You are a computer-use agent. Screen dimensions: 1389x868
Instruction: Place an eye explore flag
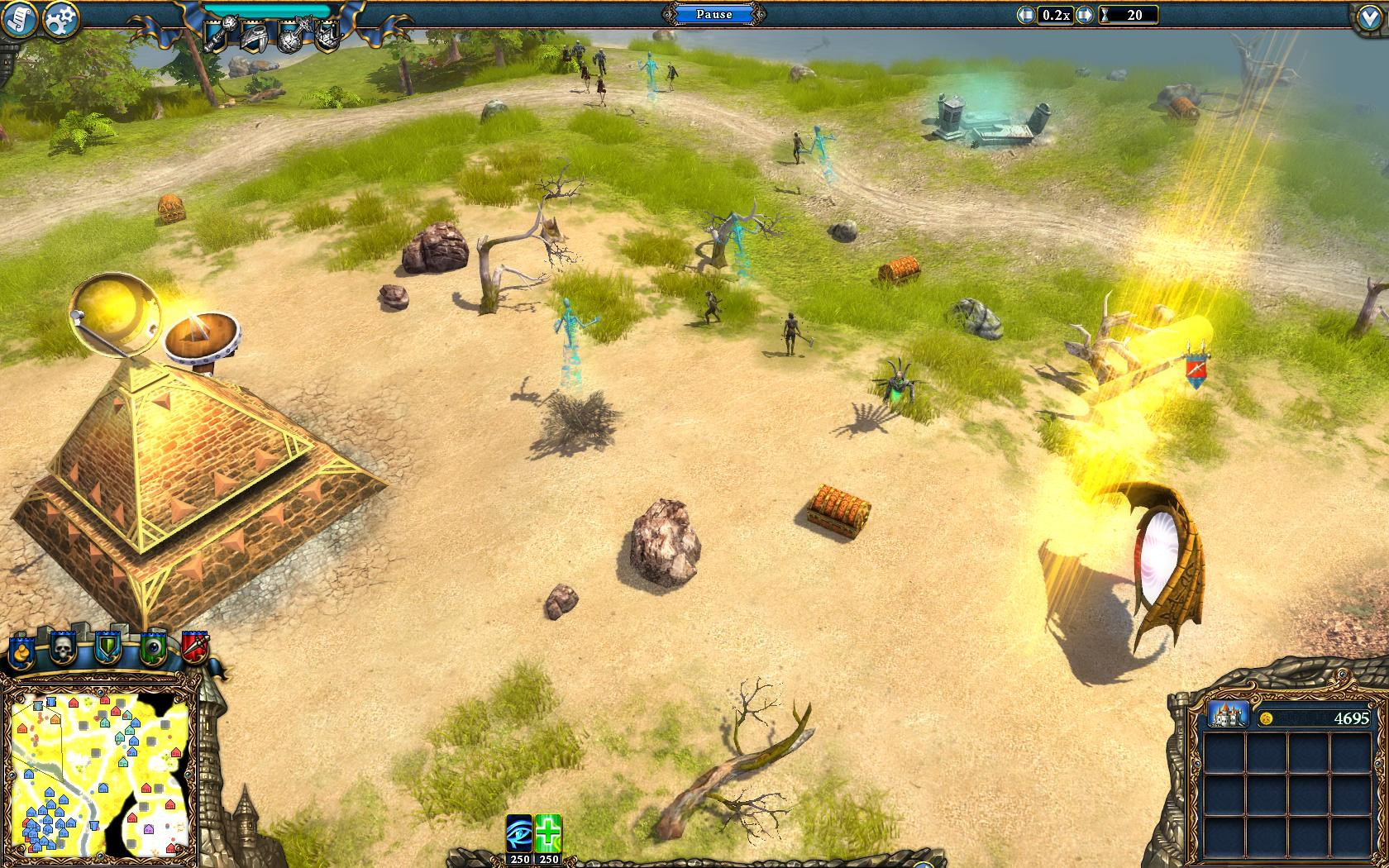click(x=153, y=647)
